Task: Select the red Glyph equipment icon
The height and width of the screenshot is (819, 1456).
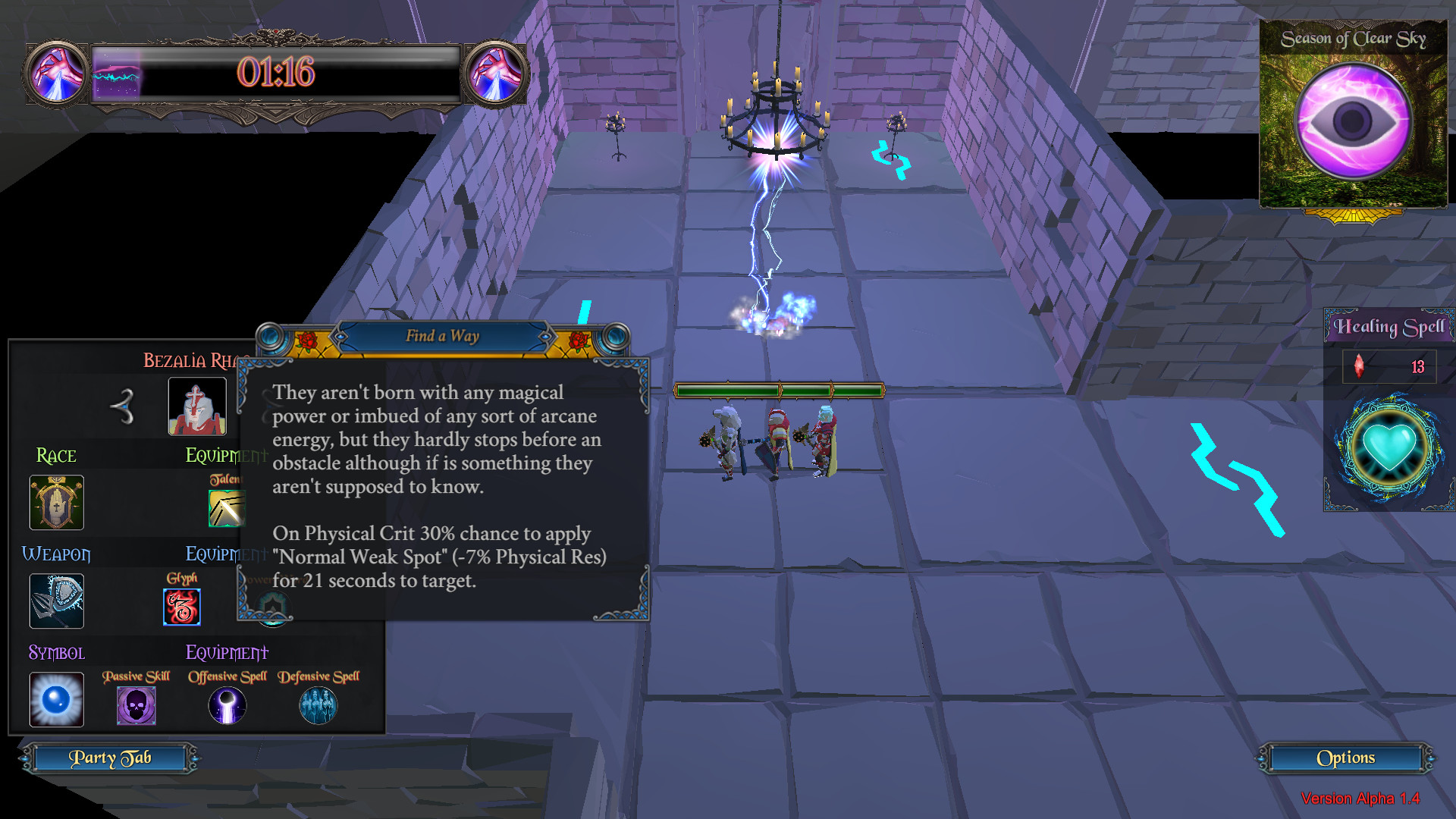Action: tap(181, 605)
